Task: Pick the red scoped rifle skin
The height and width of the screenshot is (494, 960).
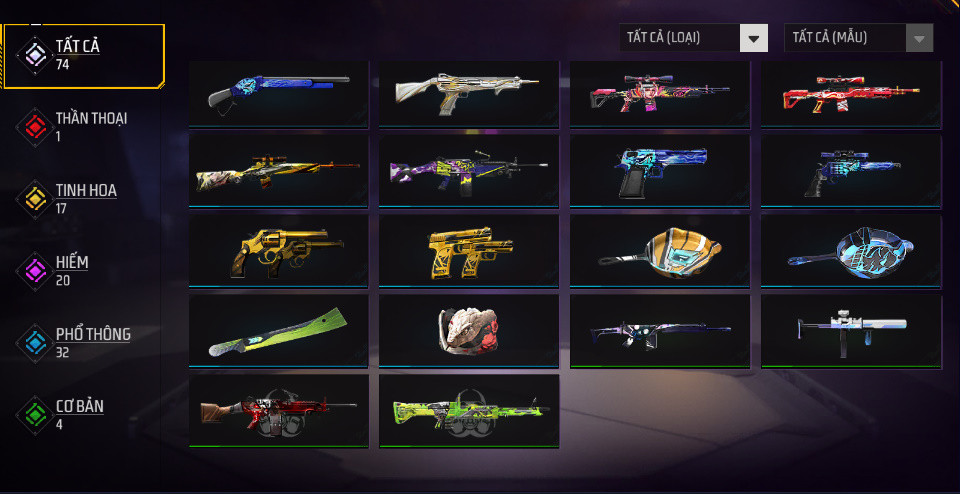Action: (851, 93)
